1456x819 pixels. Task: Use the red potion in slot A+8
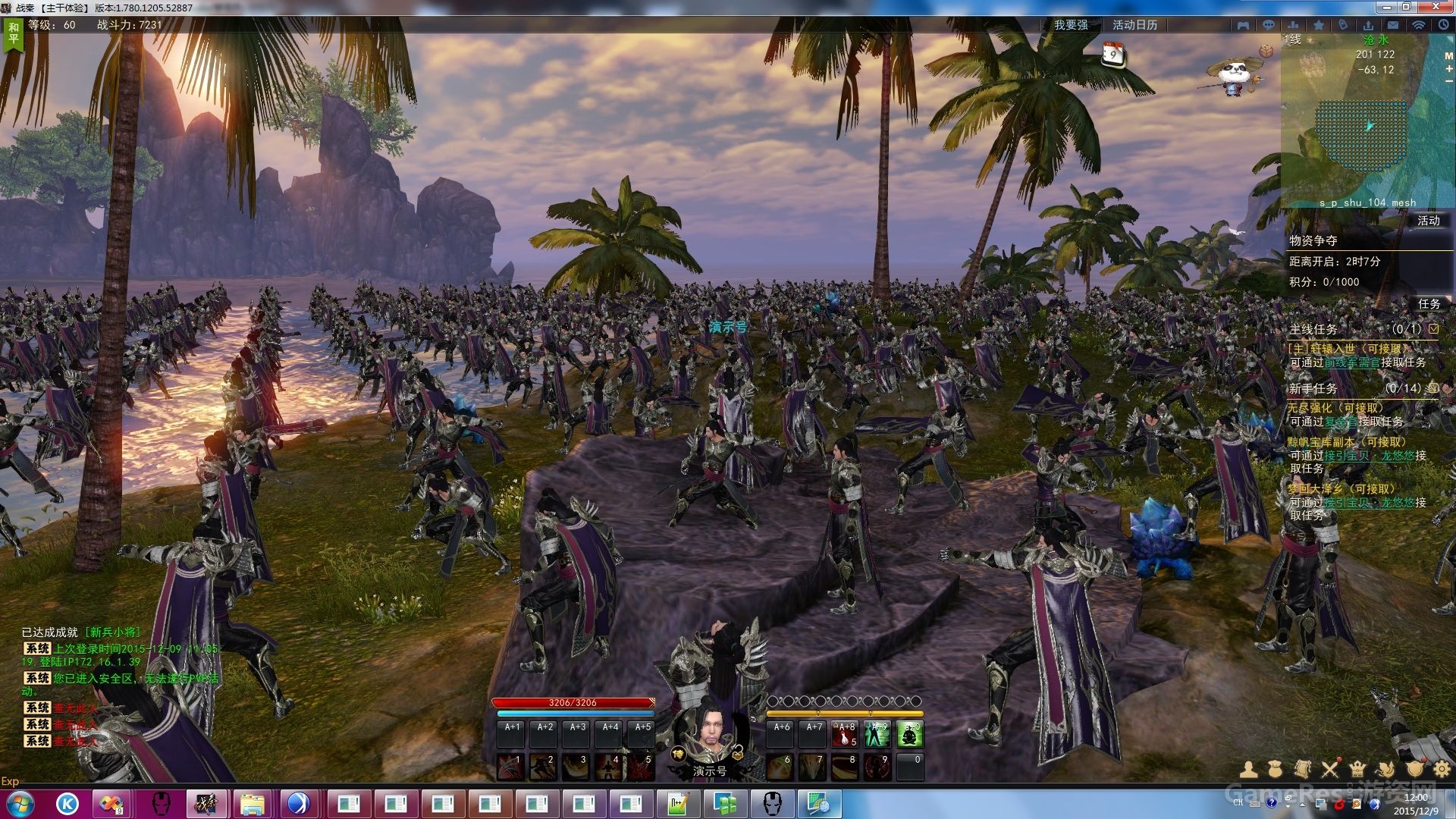pyautogui.click(x=845, y=734)
